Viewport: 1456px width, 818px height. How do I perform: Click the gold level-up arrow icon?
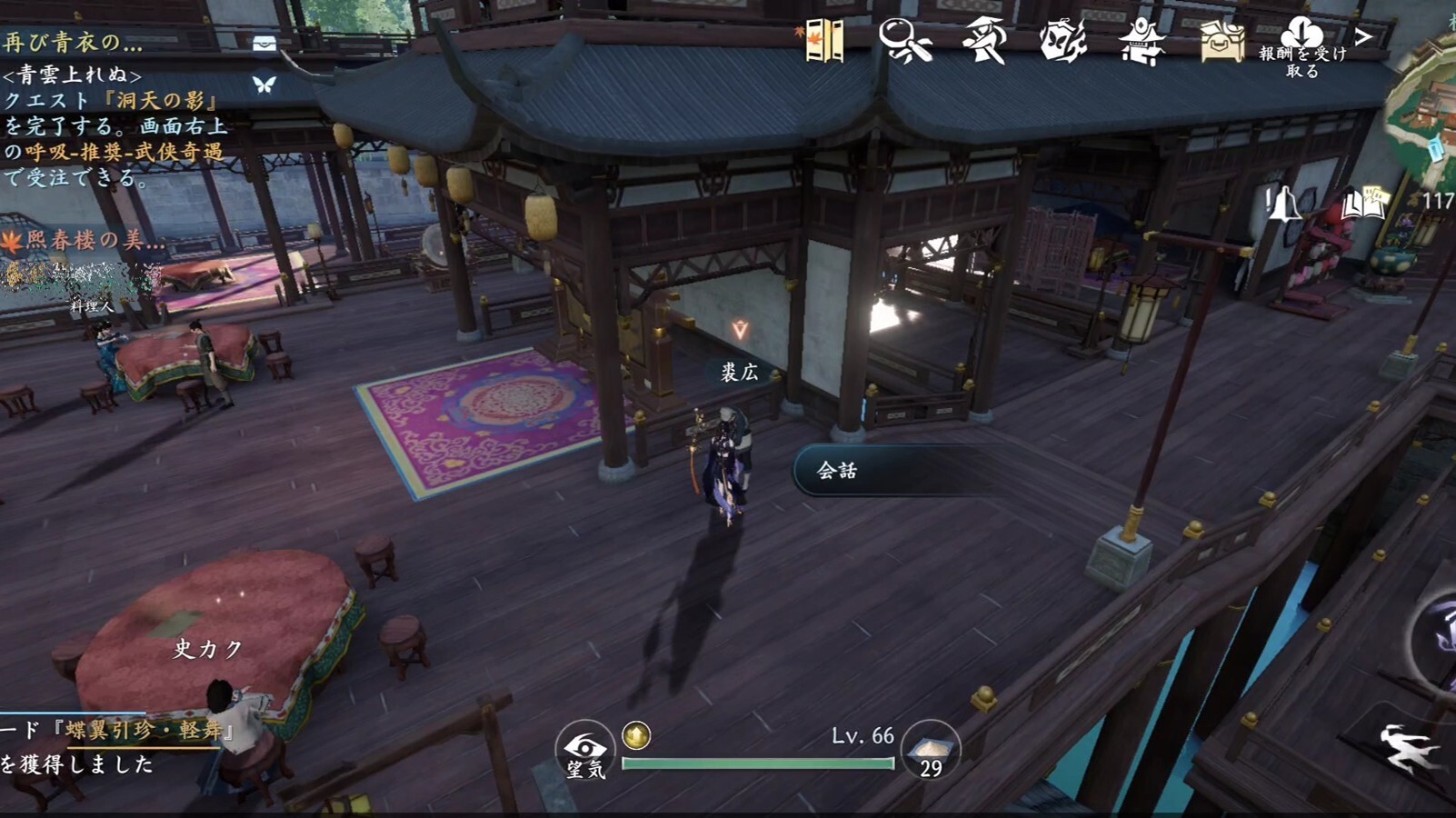coord(636,735)
